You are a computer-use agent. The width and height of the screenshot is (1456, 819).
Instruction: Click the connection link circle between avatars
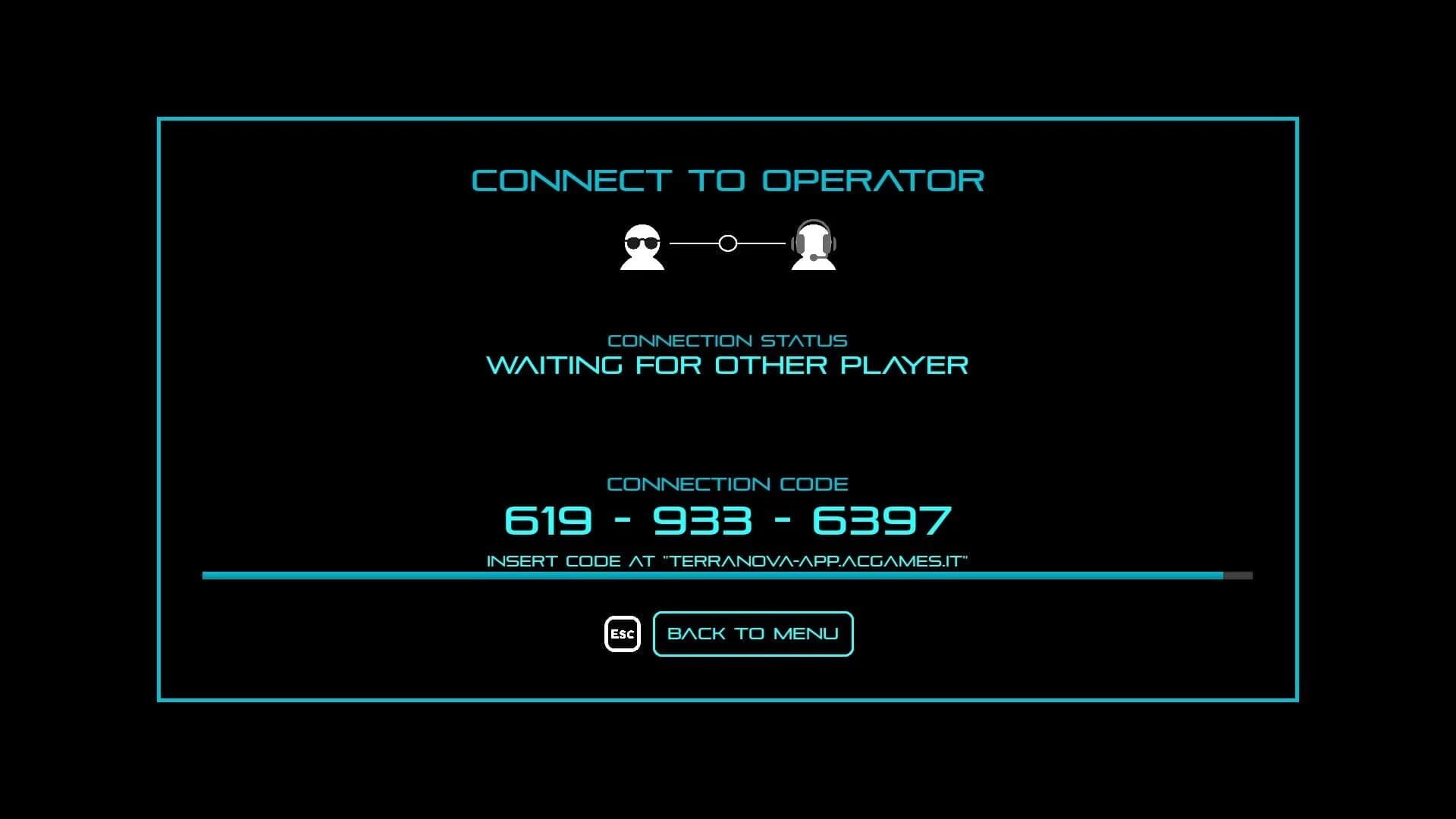click(x=727, y=243)
